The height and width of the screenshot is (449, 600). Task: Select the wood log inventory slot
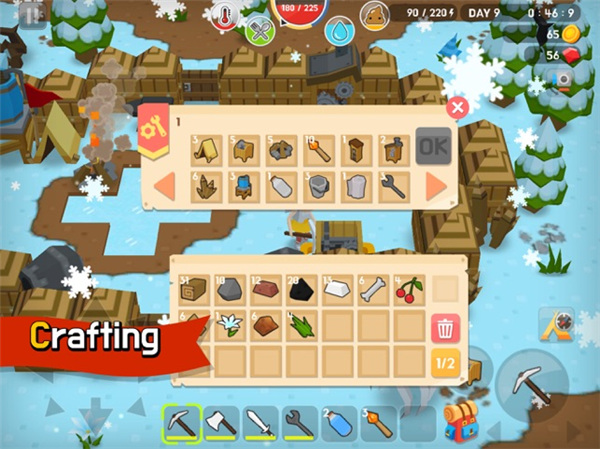click(x=194, y=290)
